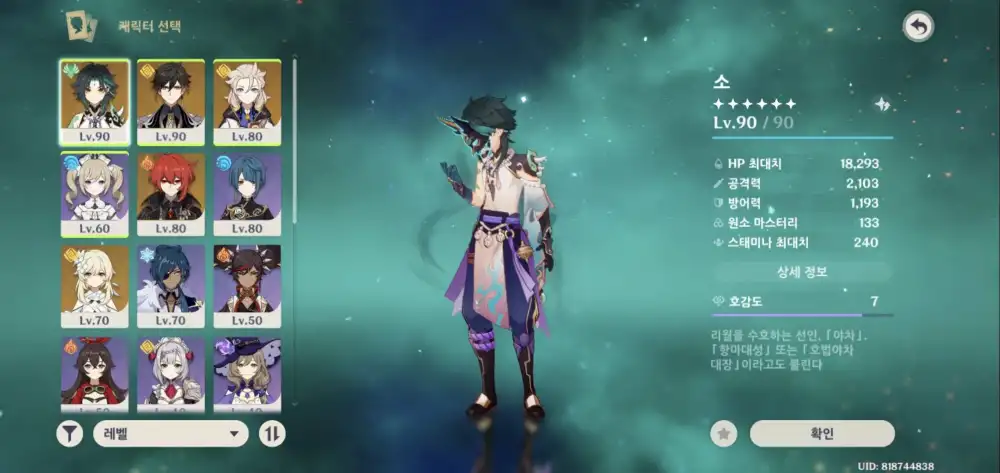Confirm selection with the 확인 button
Viewport: 1000px width, 473px height.
(x=822, y=433)
